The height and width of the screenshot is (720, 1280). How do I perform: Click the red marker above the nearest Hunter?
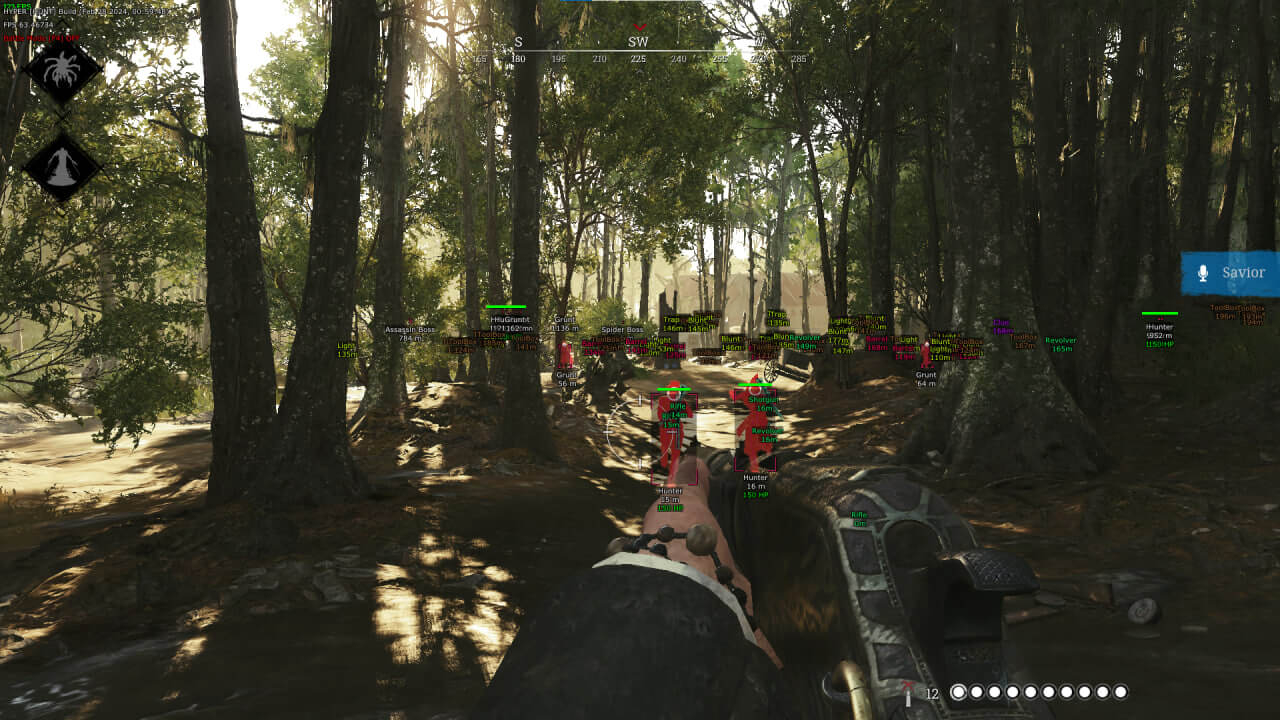point(677,385)
